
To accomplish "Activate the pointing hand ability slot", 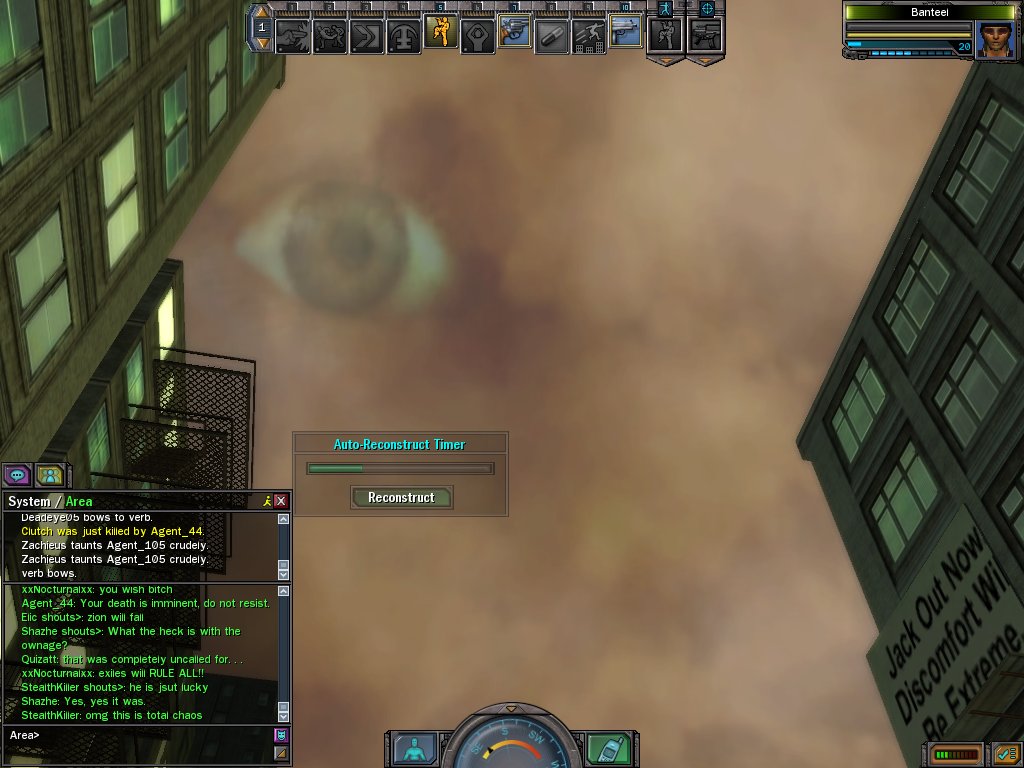I will tap(293, 36).
